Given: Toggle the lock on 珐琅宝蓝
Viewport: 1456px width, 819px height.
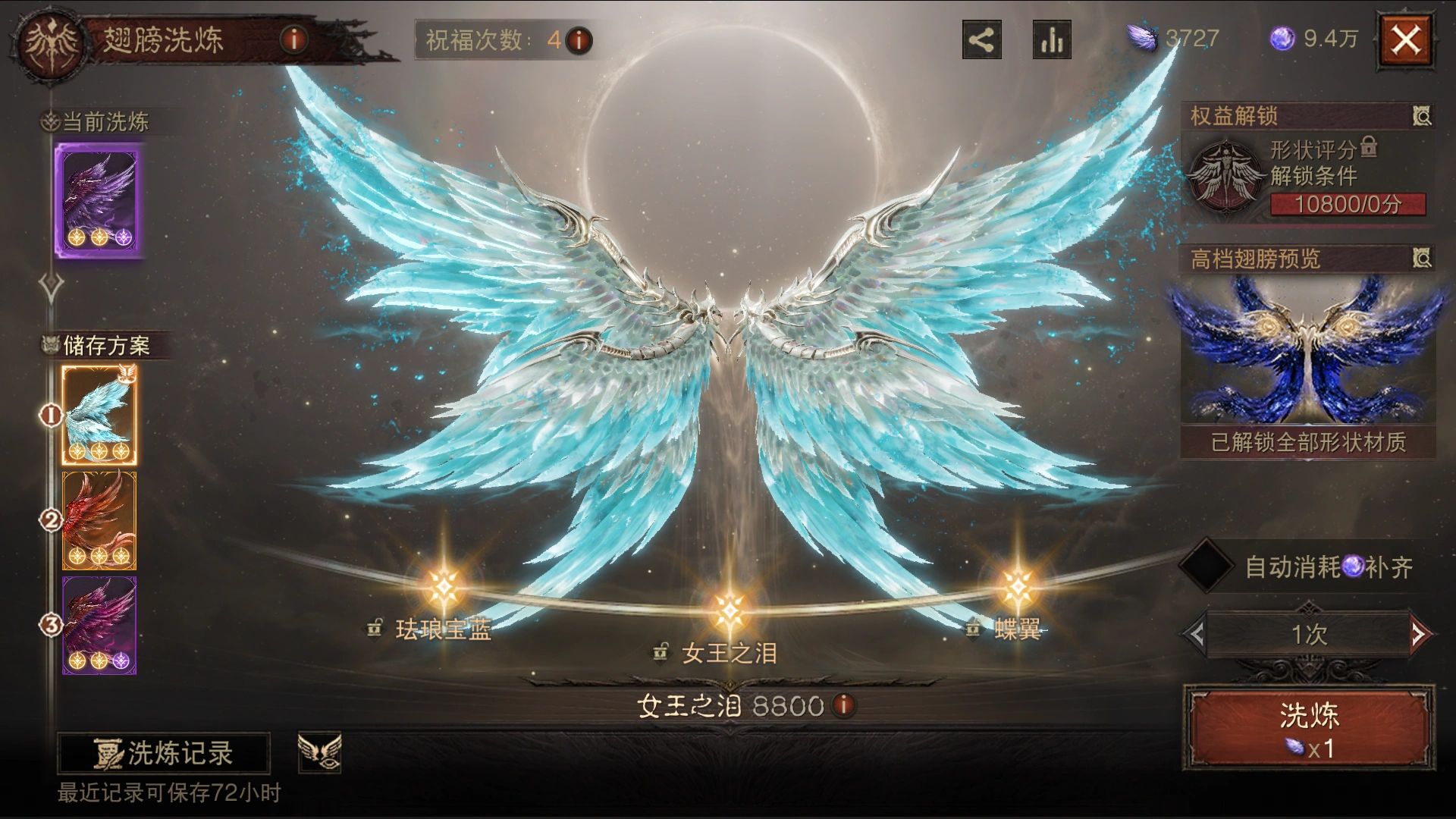Looking at the screenshot, I should click(373, 628).
